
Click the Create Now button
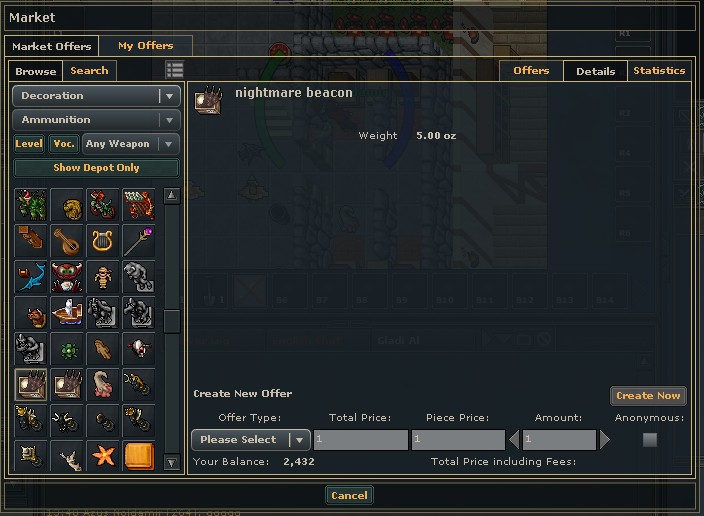click(x=648, y=396)
